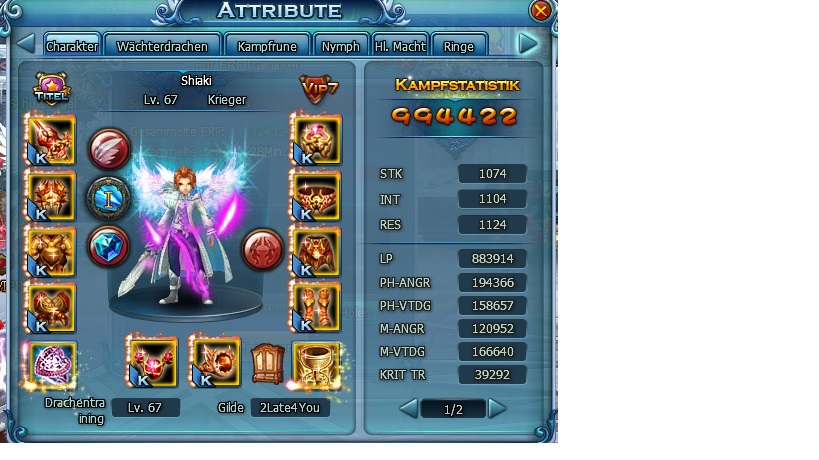This screenshot has height=460, width=819.
Task: Select the red wing-claw round icon
Action: click(108, 149)
